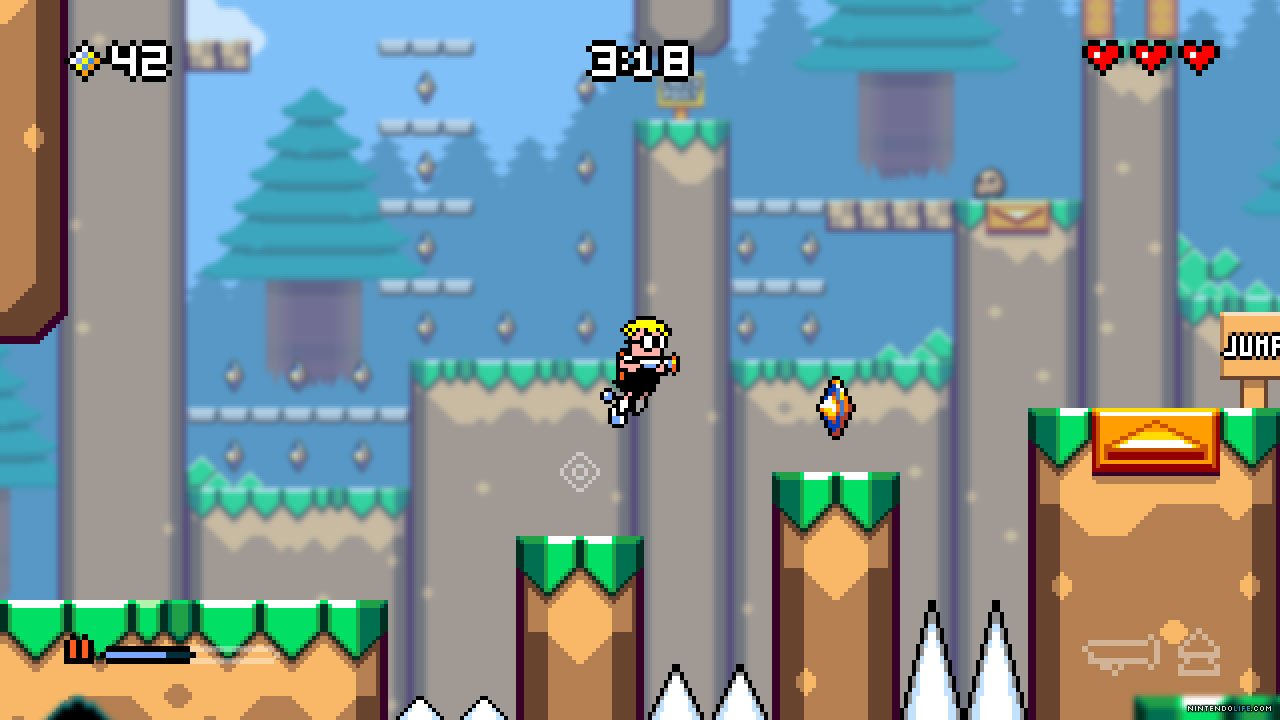Click the middle heart of the three hearts
This screenshot has width=1280, height=720.
tap(1150, 55)
